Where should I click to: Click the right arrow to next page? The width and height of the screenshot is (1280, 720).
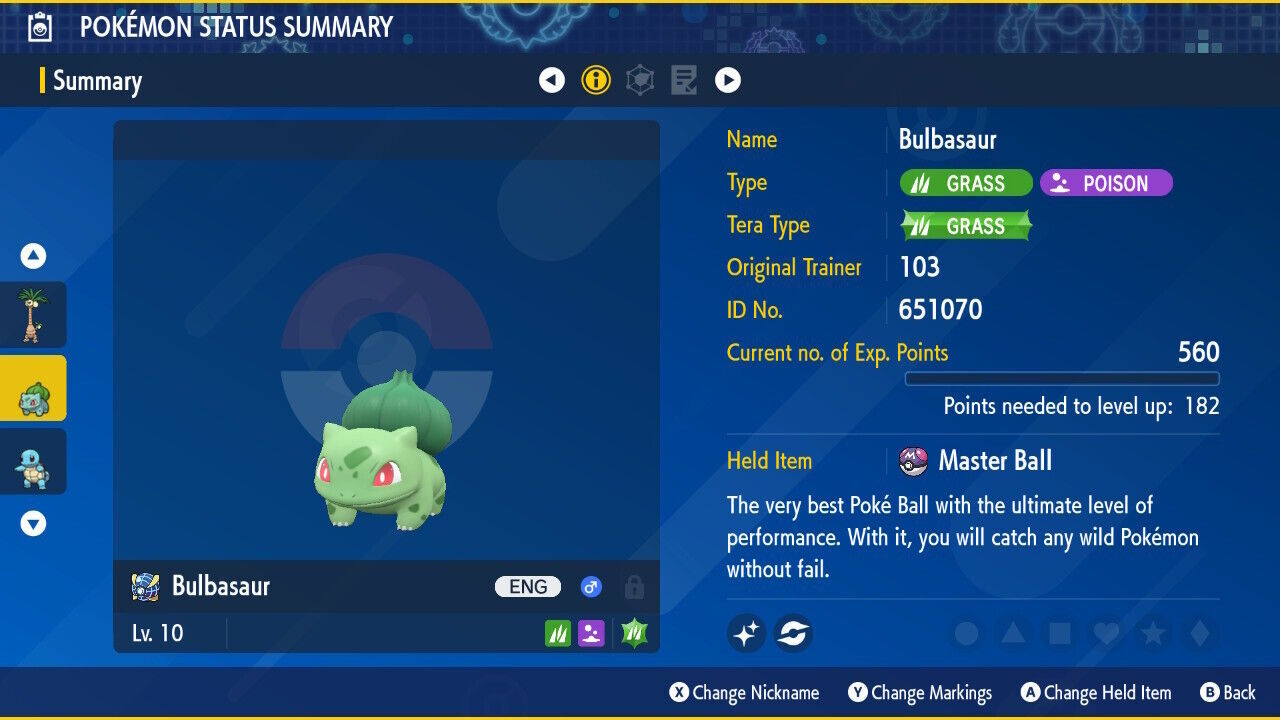point(728,79)
